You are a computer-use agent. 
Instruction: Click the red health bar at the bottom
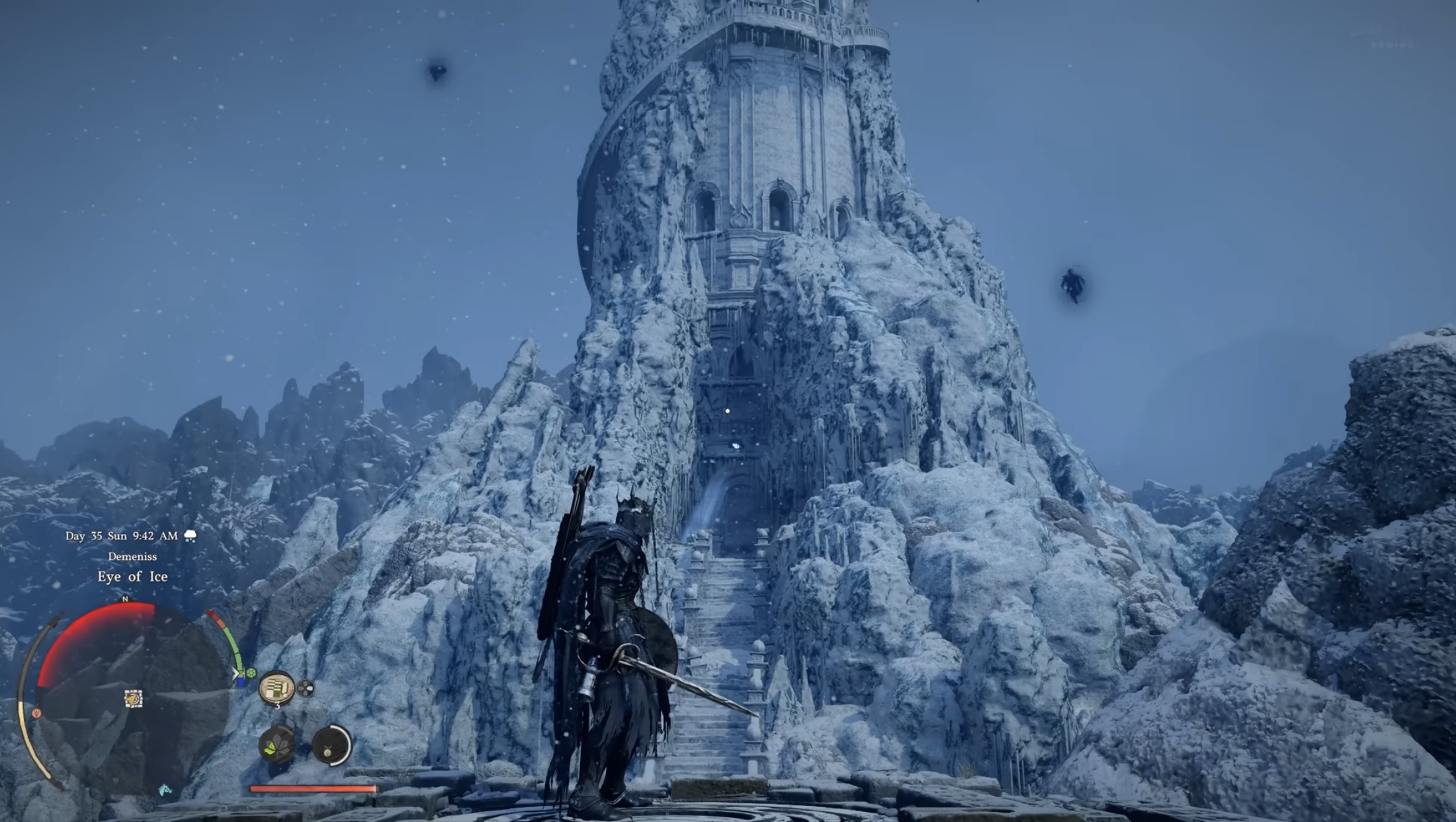312,788
